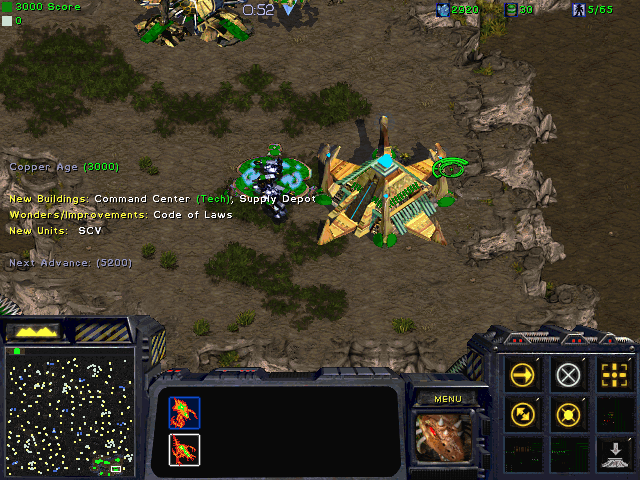
Task: Open the game MENU
Action: click(x=447, y=399)
